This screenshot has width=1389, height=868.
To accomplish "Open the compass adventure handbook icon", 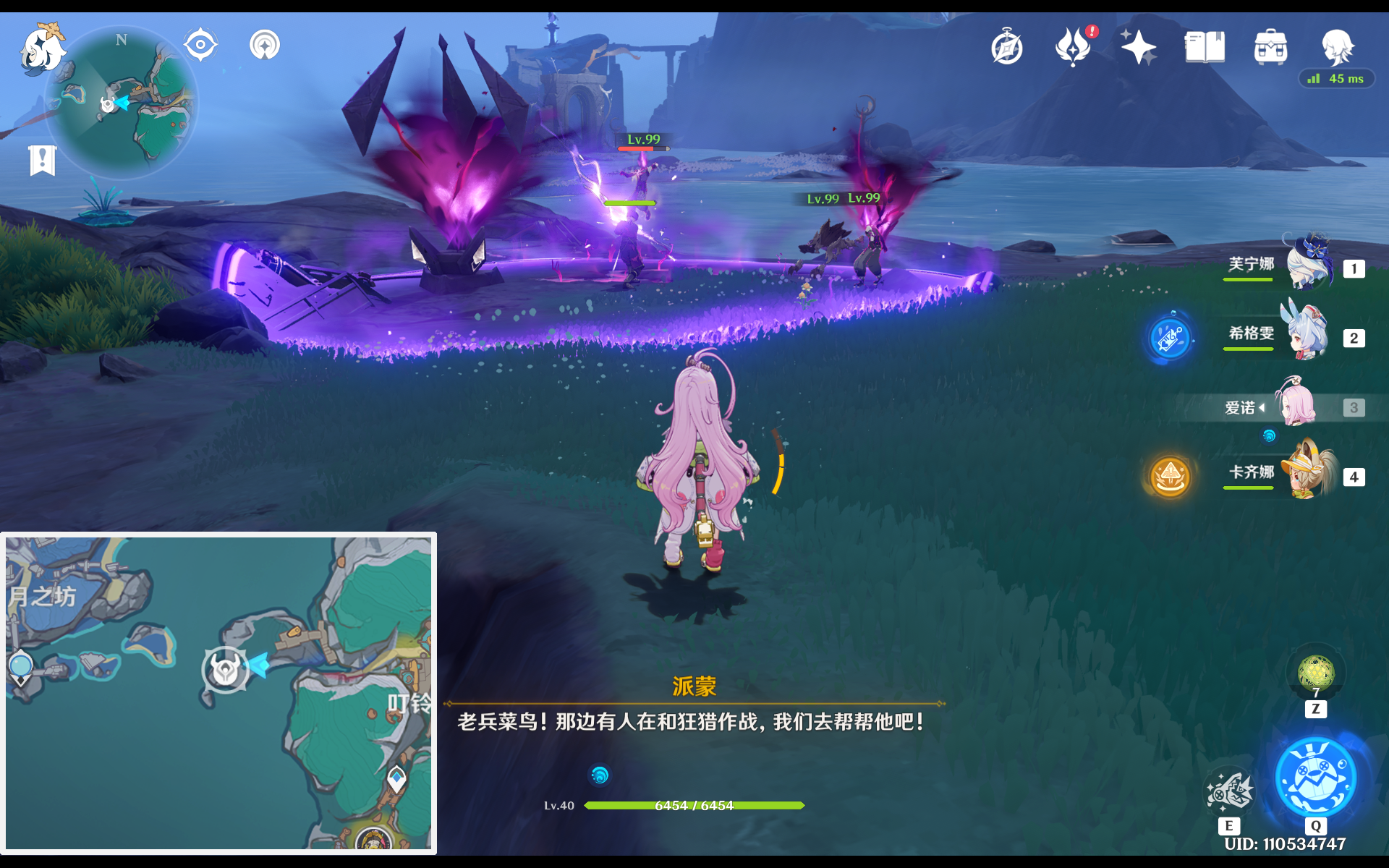I will coord(1007,48).
